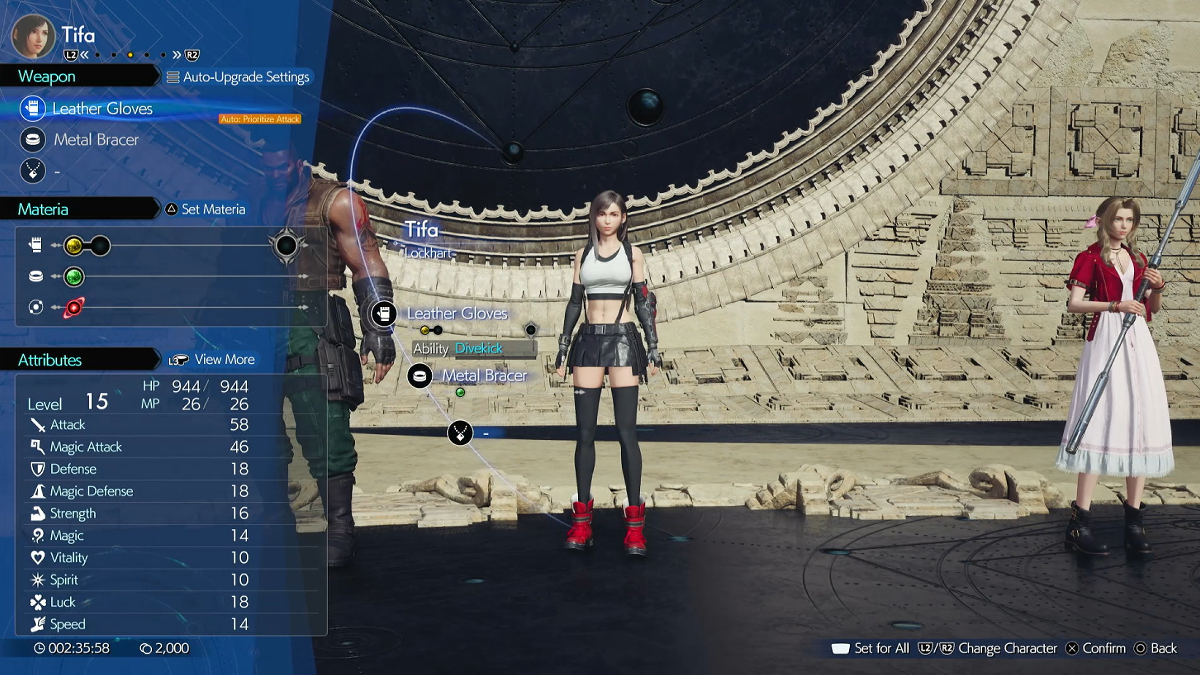Click Tifa's character portrait
The height and width of the screenshot is (675, 1200).
tap(33, 35)
